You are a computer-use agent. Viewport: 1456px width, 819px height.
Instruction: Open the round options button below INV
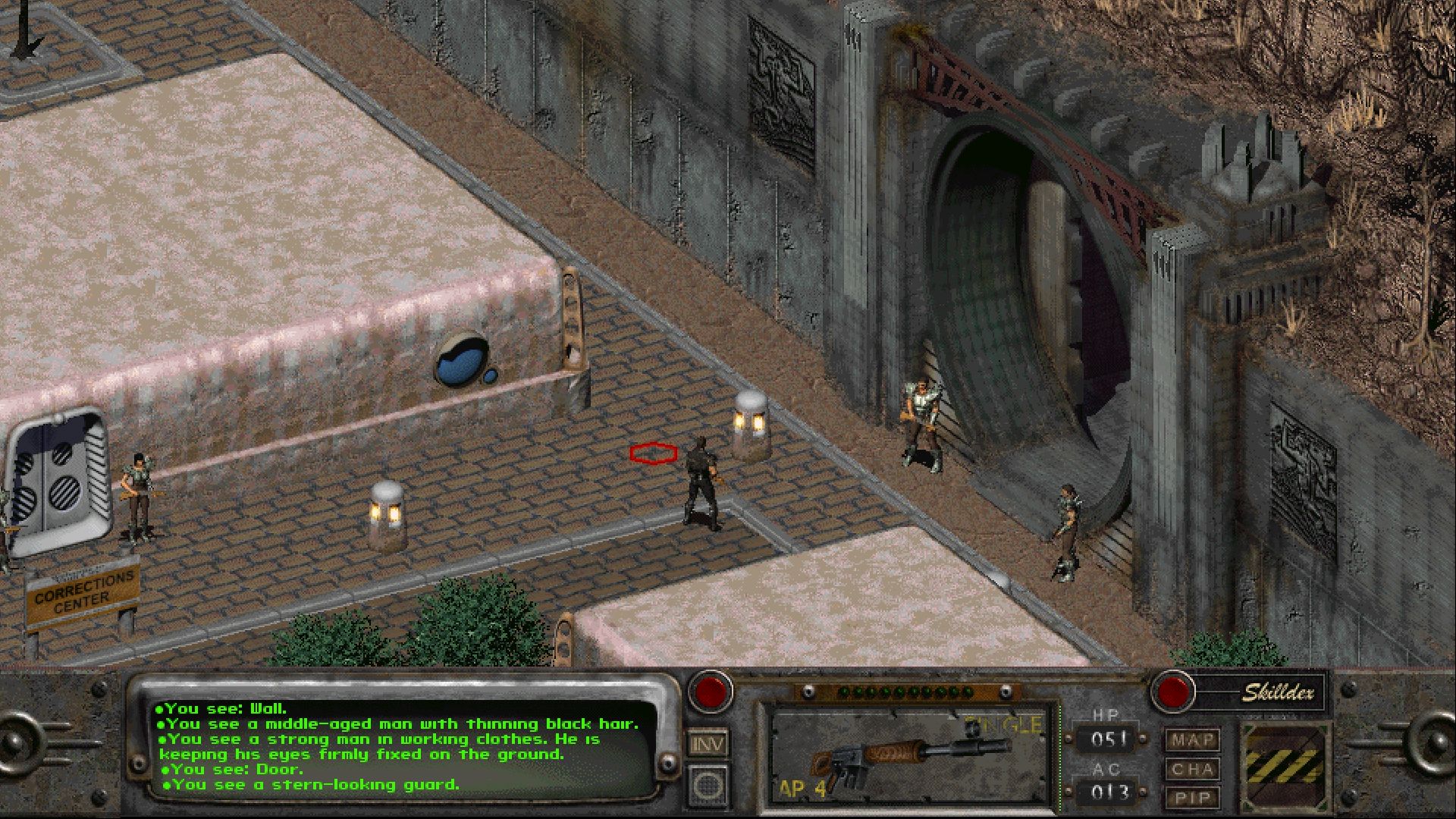point(708,784)
